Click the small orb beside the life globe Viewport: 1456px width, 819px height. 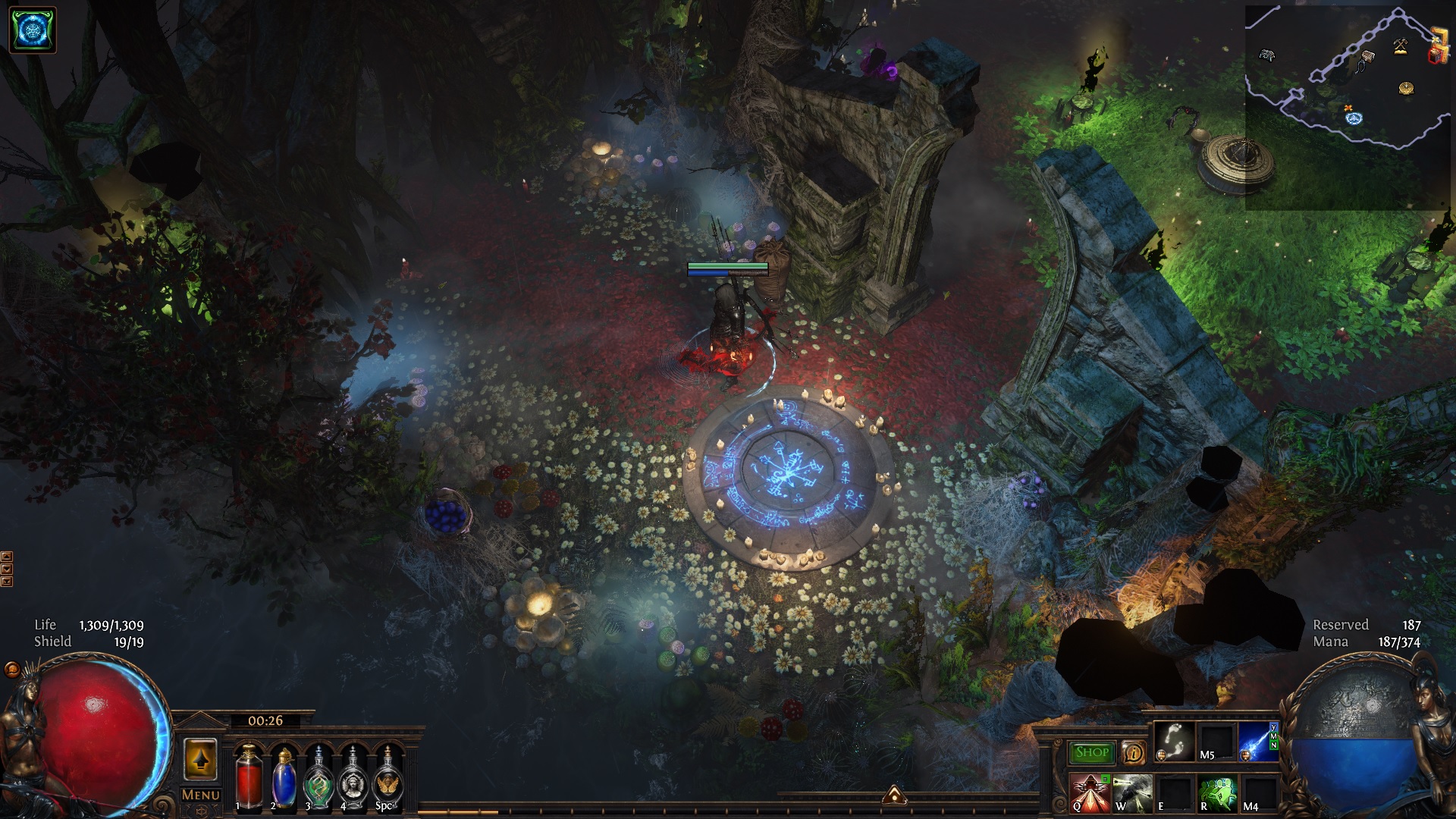click(12, 669)
